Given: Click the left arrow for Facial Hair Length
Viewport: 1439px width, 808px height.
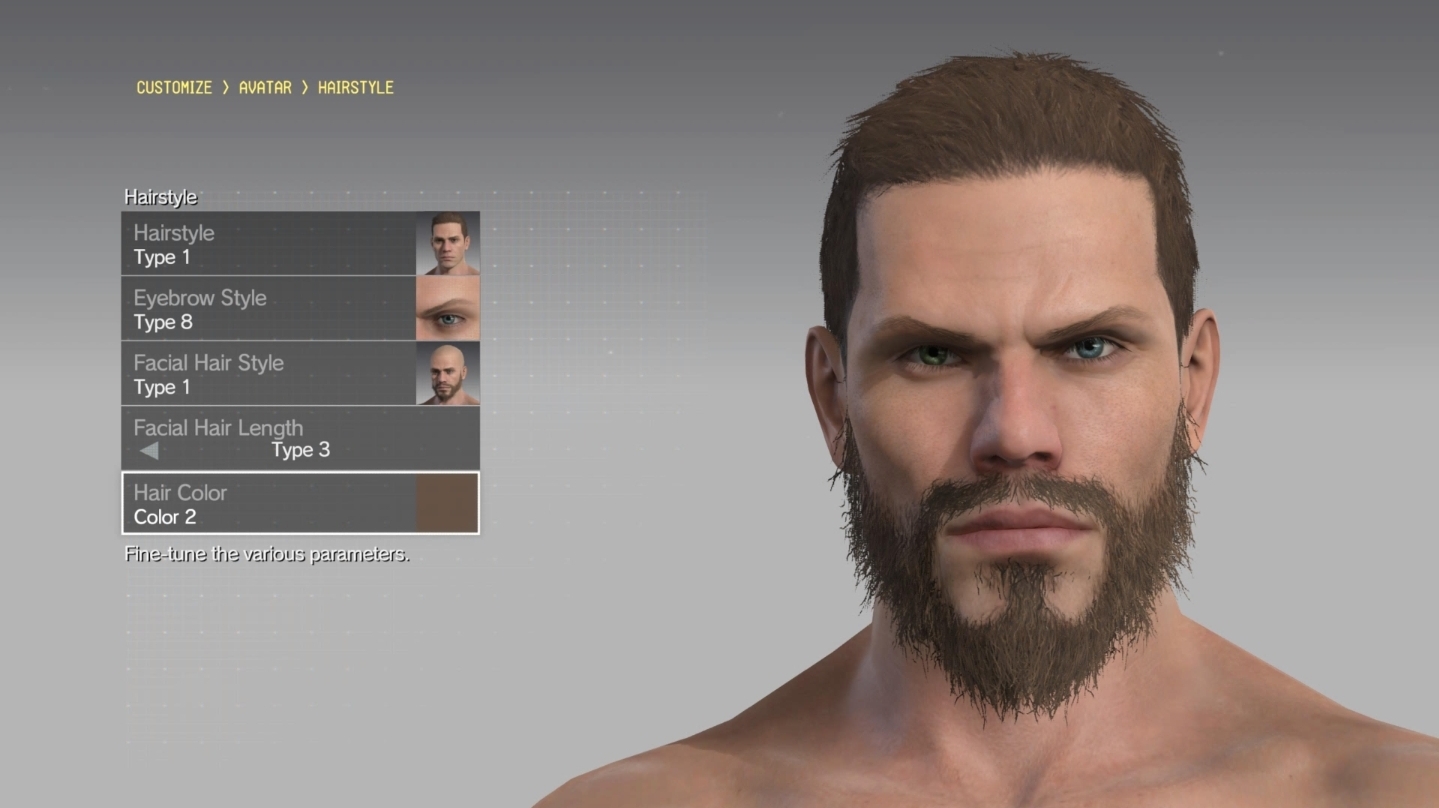Looking at the screenshot, I should pos(149,451).
